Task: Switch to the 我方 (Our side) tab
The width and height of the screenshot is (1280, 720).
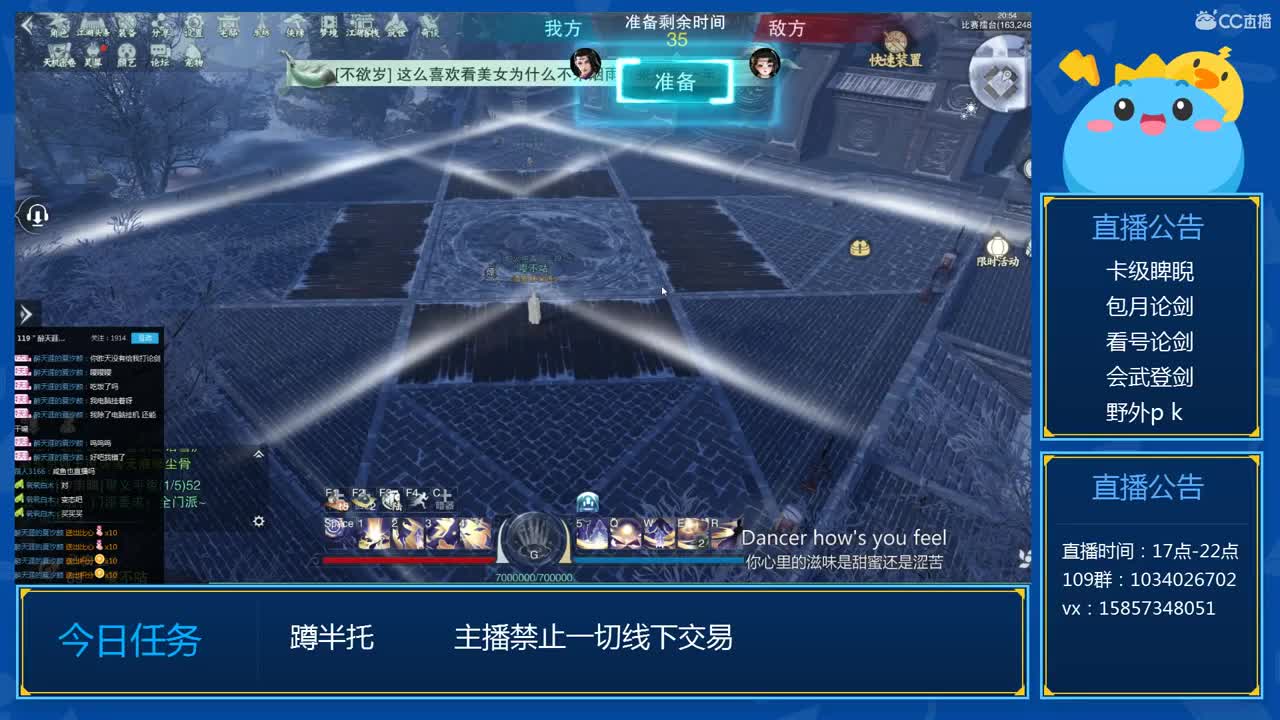Action: click(x=560, y=29)
